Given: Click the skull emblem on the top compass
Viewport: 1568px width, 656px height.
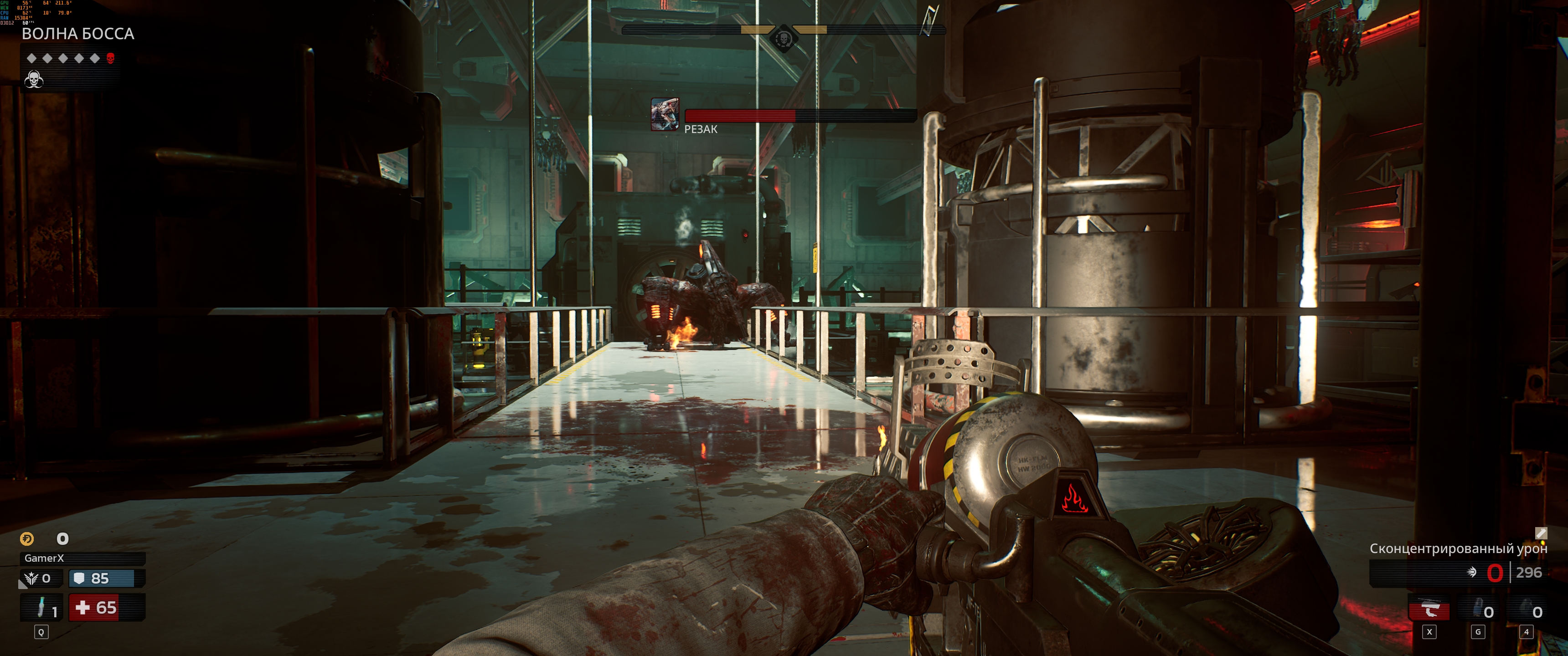Looking at the screenshot, I should [784, 40].
